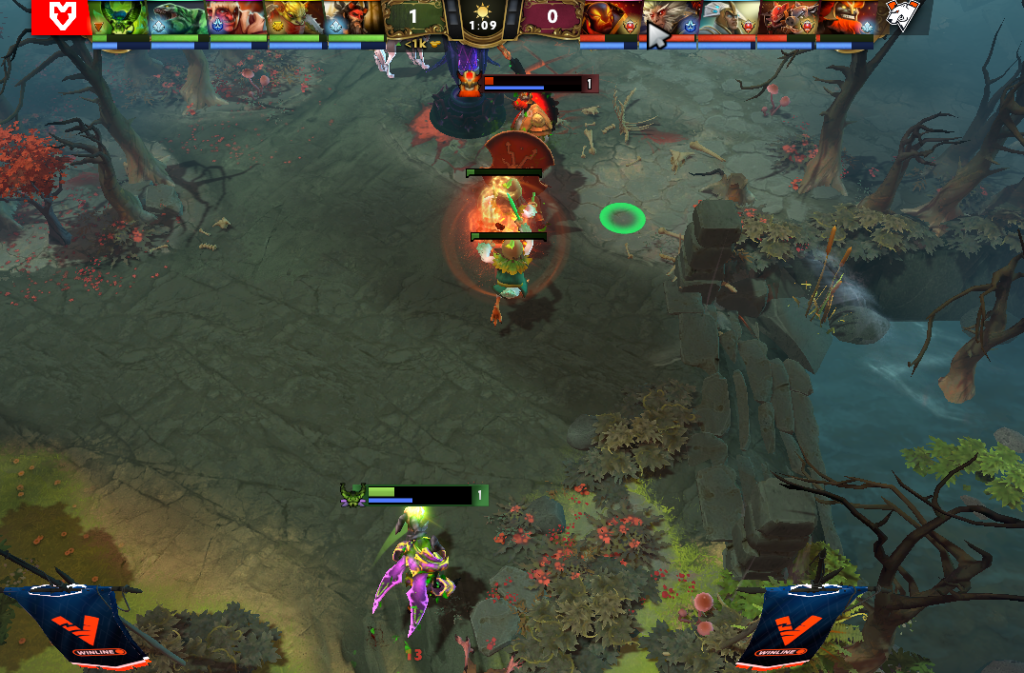
Task: Select the white-helmeted knight hero portrait
Action: click(x=727, y=17)
